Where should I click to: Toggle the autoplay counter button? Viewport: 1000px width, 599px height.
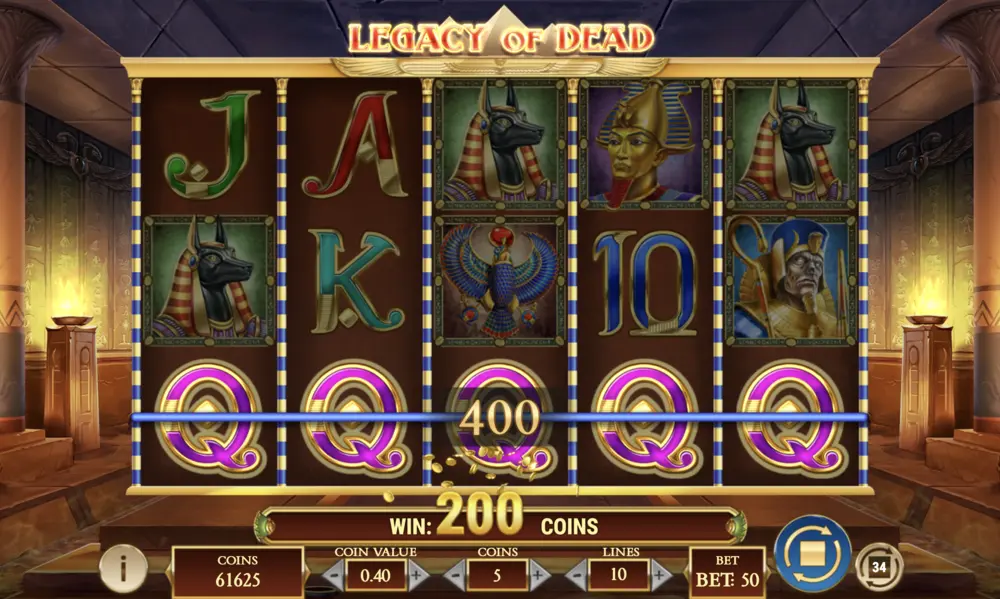(879, 567)
